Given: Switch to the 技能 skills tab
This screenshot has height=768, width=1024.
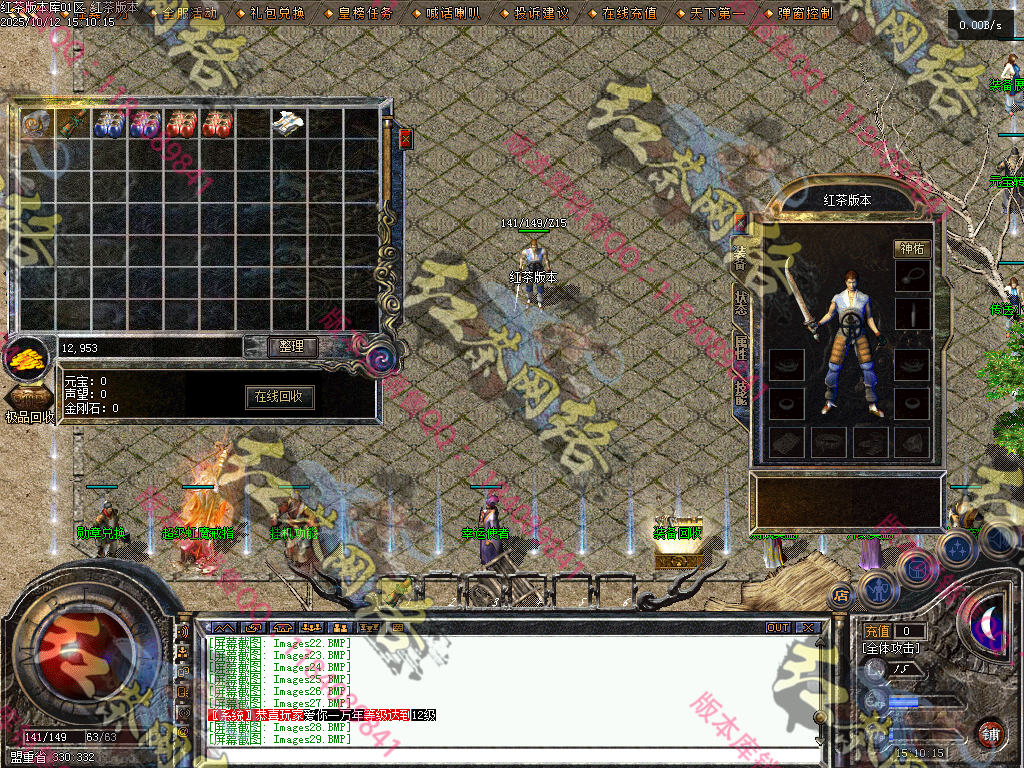Looking at the screenshot, I should pyautogui.click(x=741, y=391).
